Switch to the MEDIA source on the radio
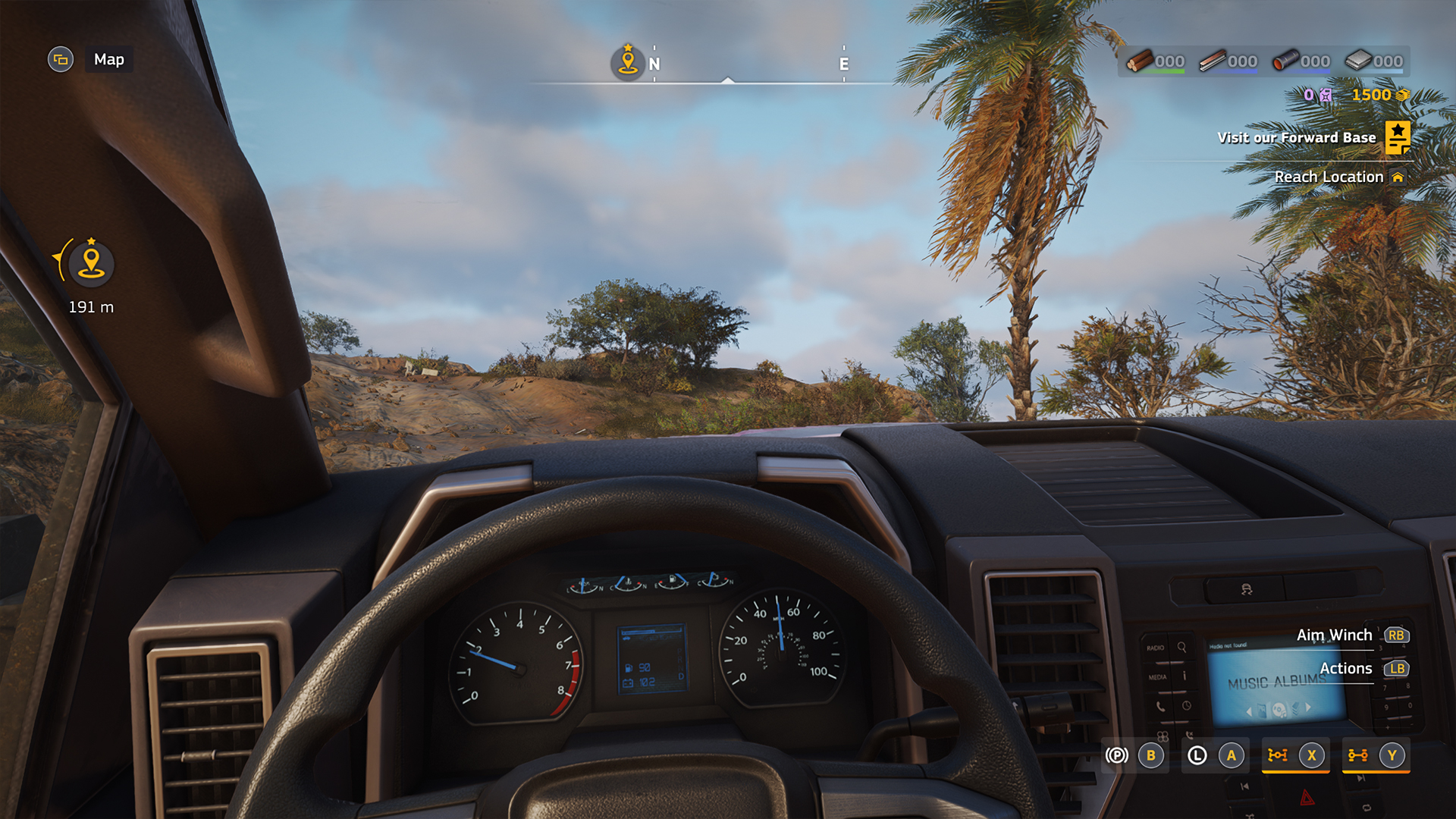 pos(1156,676)
